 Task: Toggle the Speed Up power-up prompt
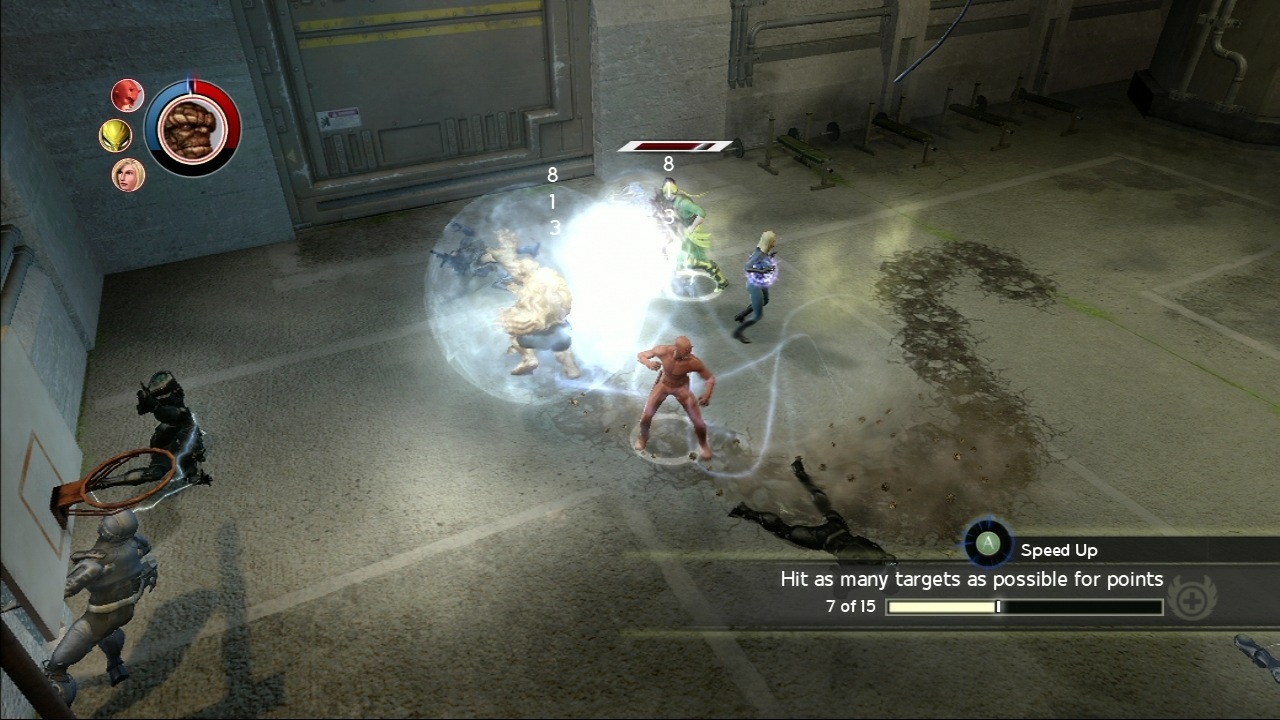[987, 543]
